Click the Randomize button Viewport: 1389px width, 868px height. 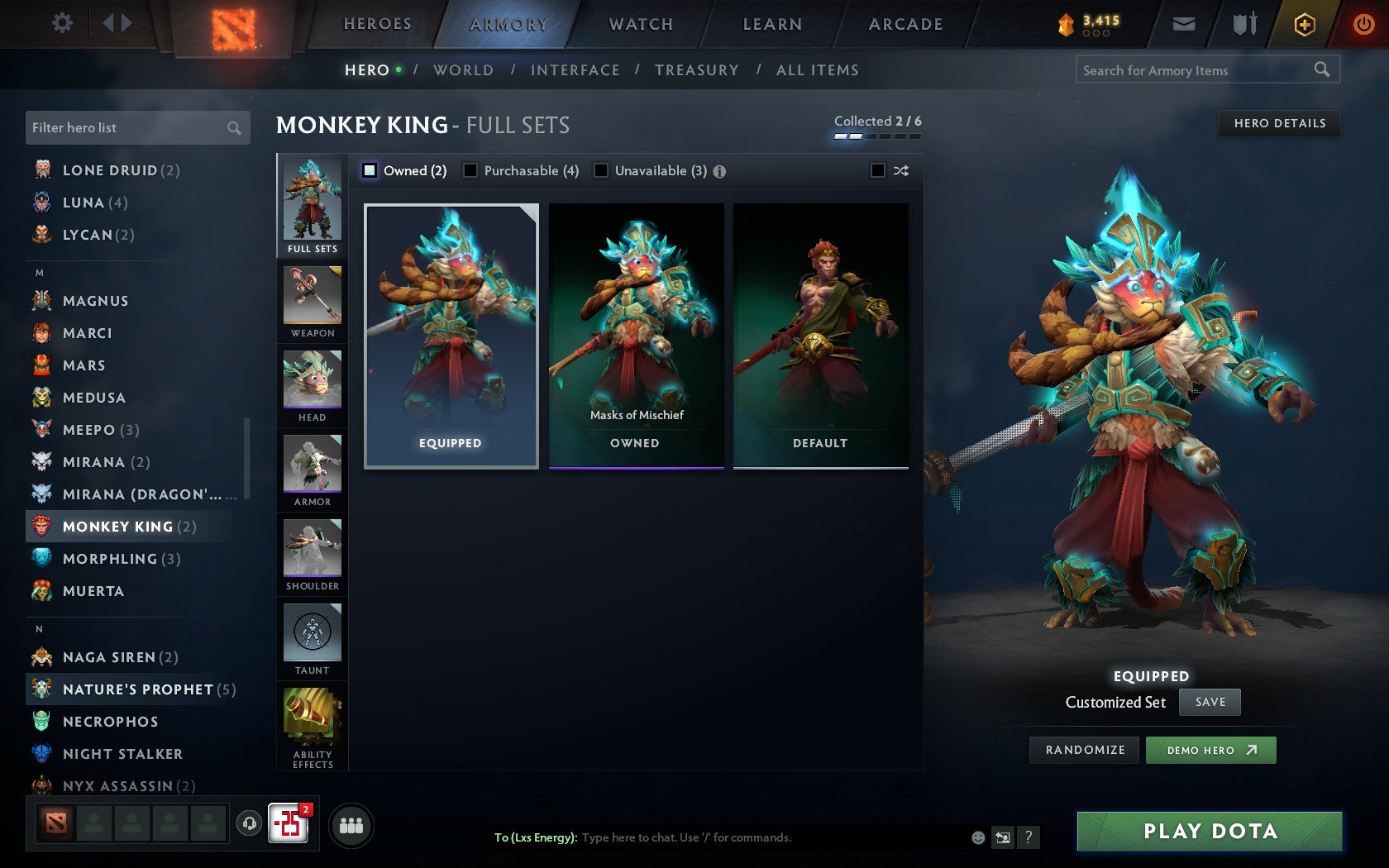(x=1083, y=750)
